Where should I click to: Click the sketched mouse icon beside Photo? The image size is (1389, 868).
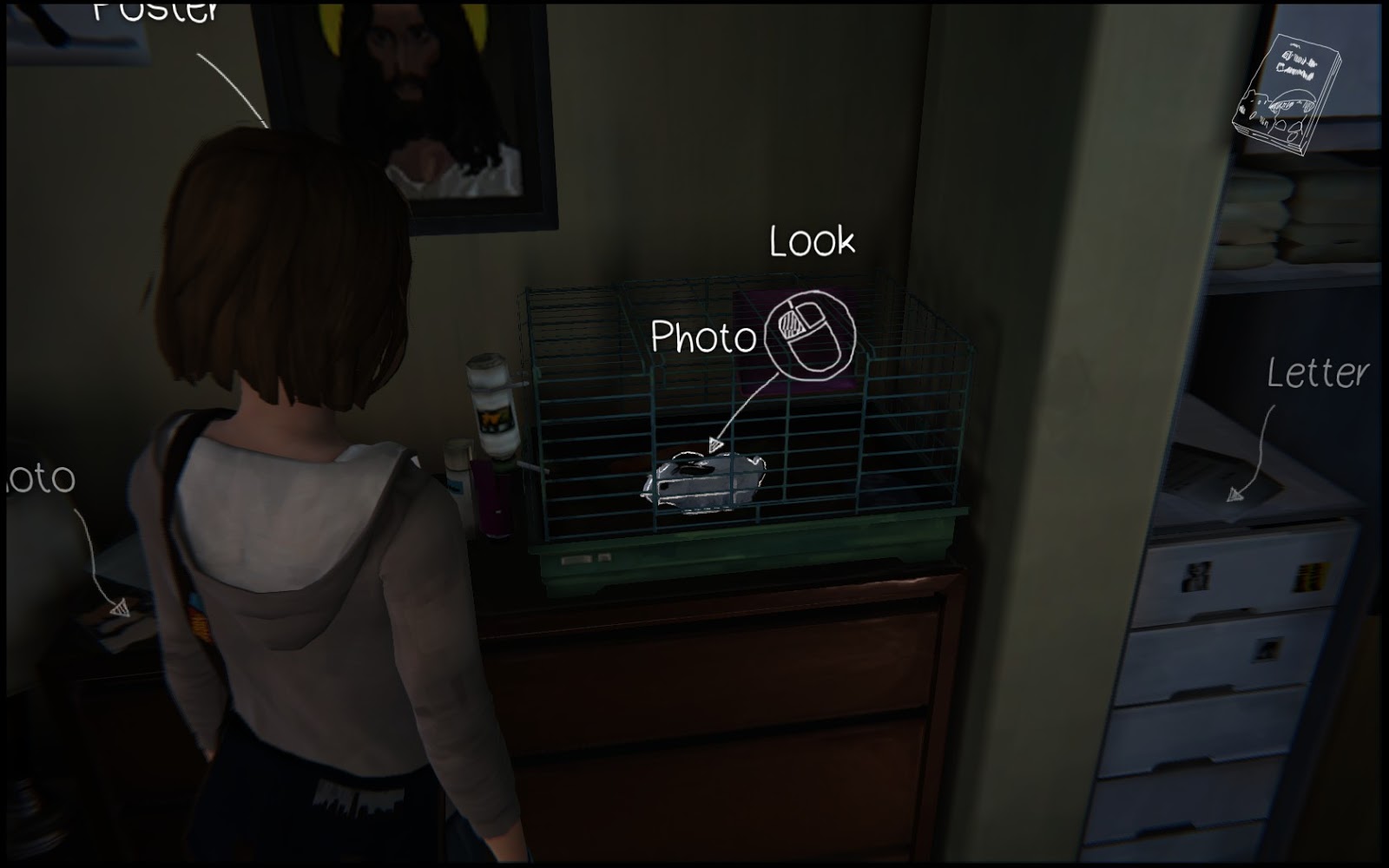coord(812,332)
